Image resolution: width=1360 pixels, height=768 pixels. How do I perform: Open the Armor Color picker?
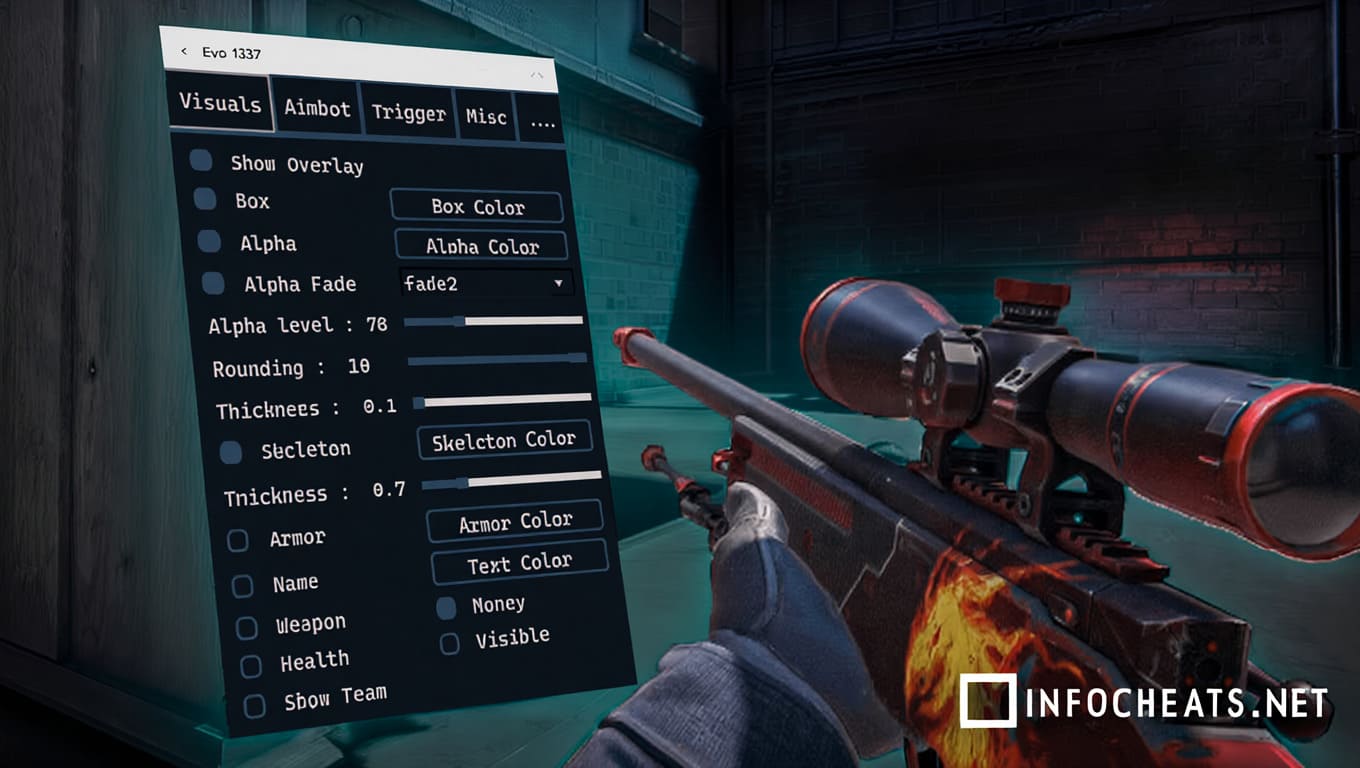[x=515, y=522]
